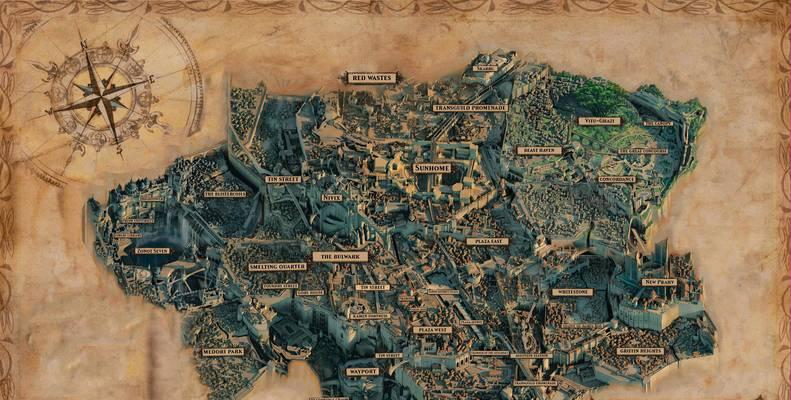Select the Beast Haven location
This screenshot has height=400, width=791.
click(x=539, y=150)
